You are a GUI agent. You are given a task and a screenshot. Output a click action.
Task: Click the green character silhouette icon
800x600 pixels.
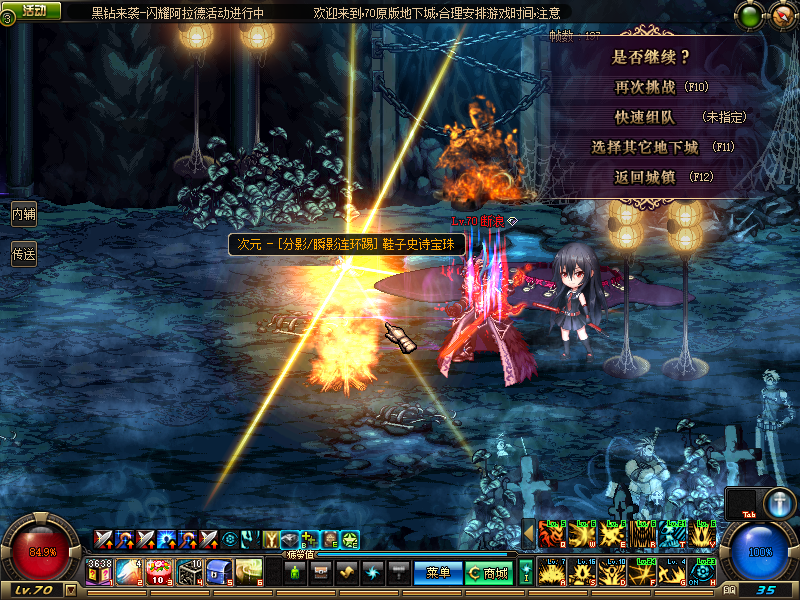(x=295, y=573)
